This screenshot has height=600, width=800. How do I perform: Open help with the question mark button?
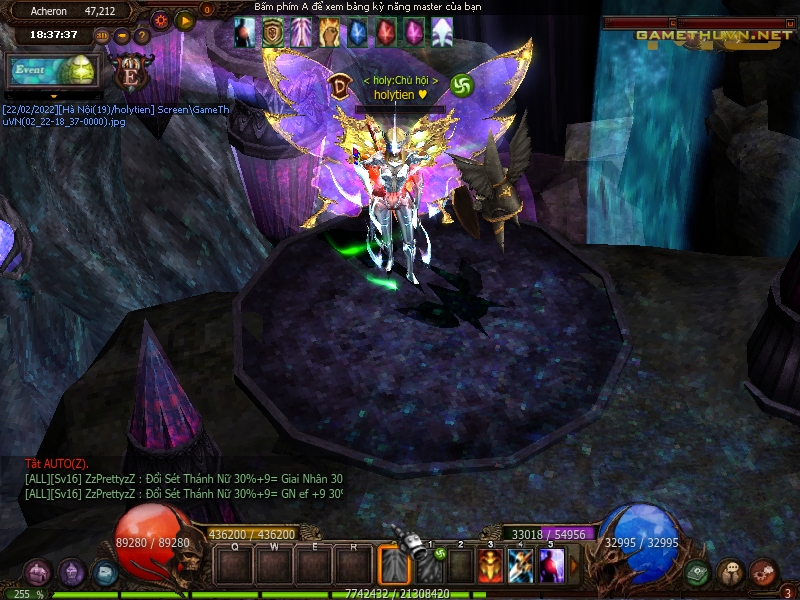(142, 36)
